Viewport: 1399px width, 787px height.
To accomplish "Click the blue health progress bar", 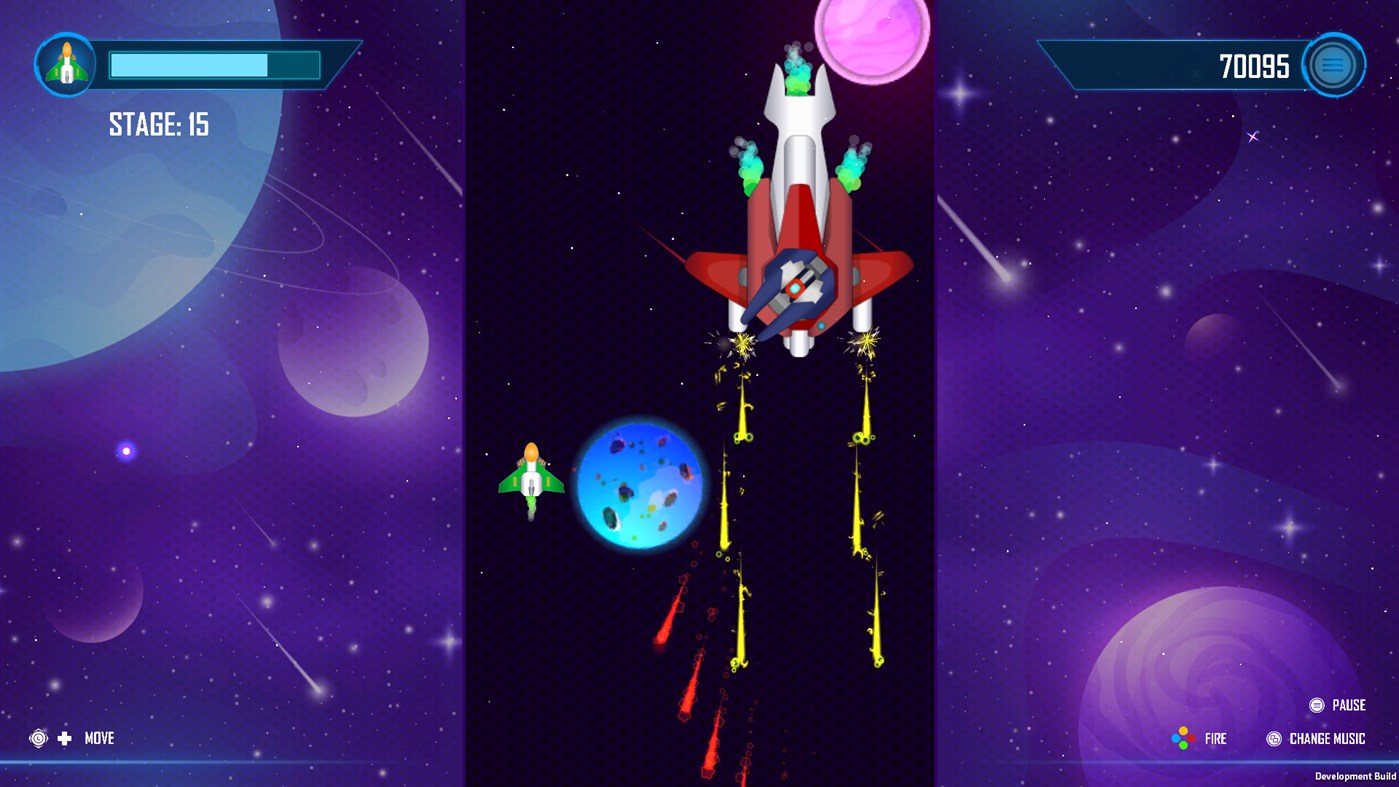I will (213, 64).
